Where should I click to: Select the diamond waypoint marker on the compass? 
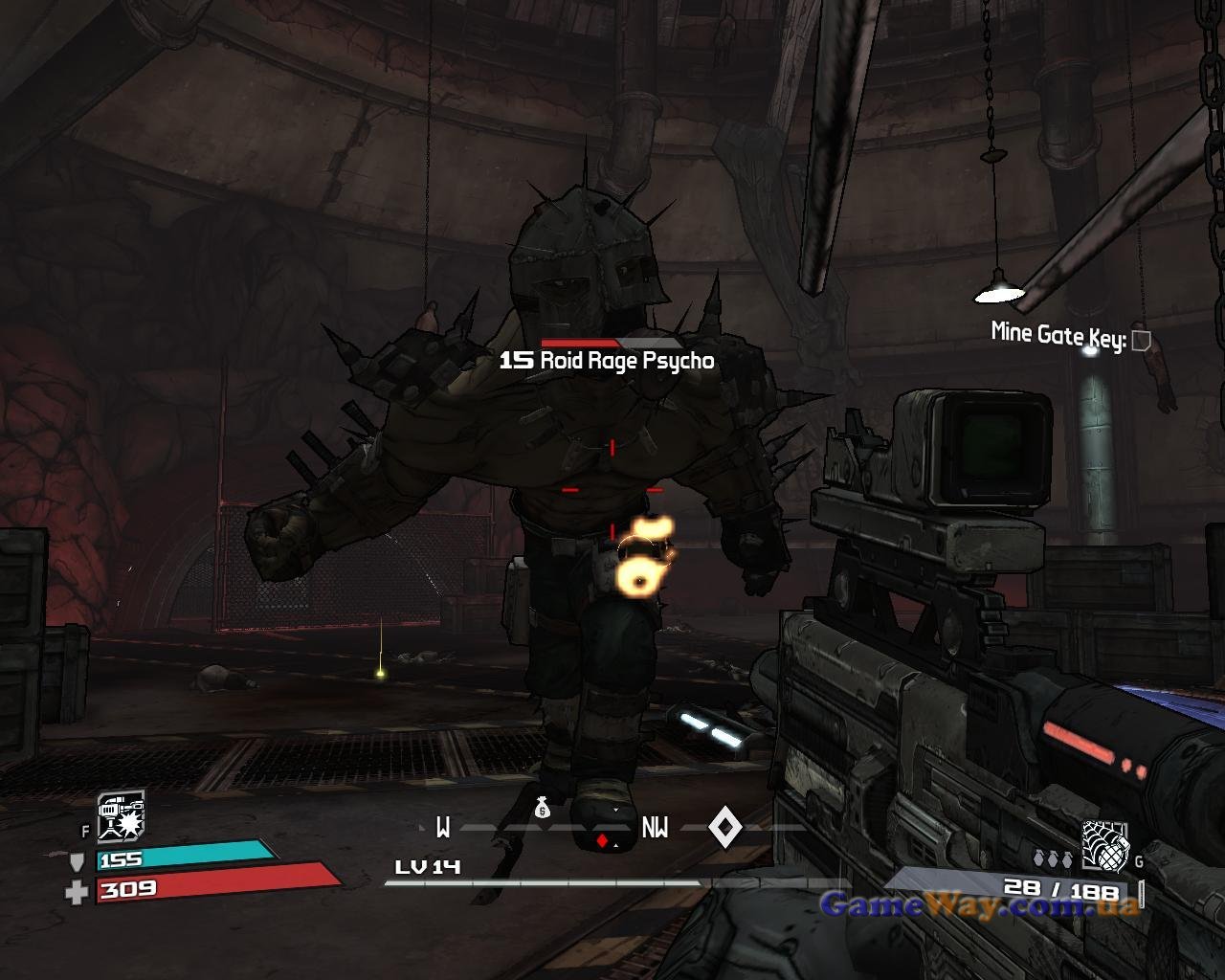pyautogui.click(x=724, y=827)
